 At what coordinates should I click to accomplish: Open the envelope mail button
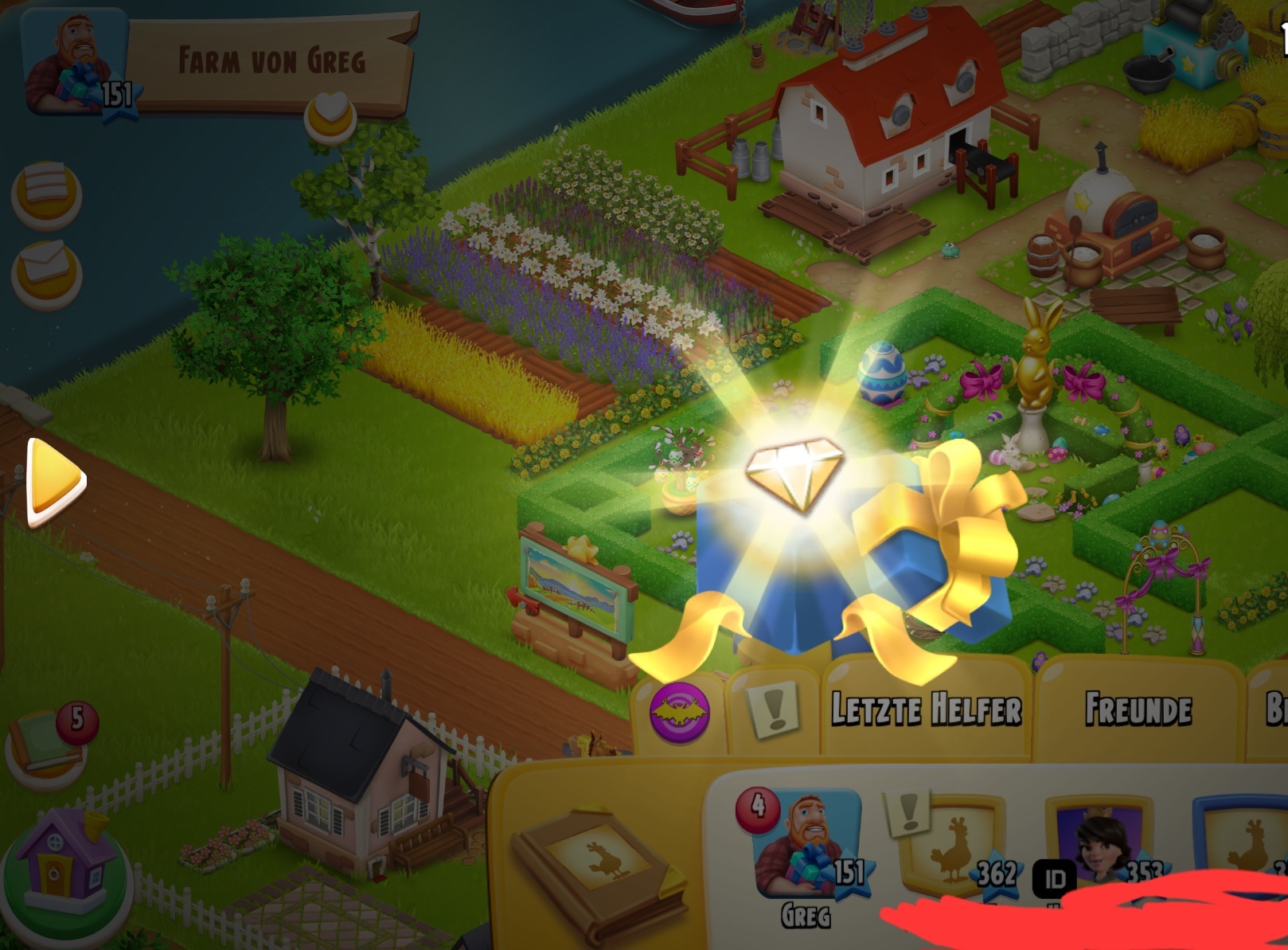tap(46, 271)
